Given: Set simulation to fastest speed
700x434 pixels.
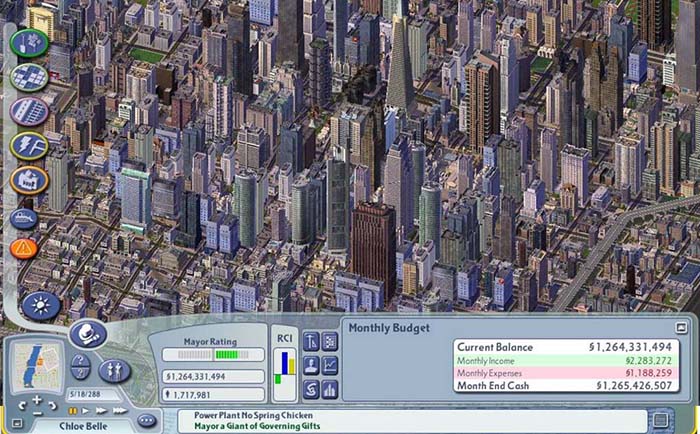Looking at the screenshot, I should coord(120,410).
